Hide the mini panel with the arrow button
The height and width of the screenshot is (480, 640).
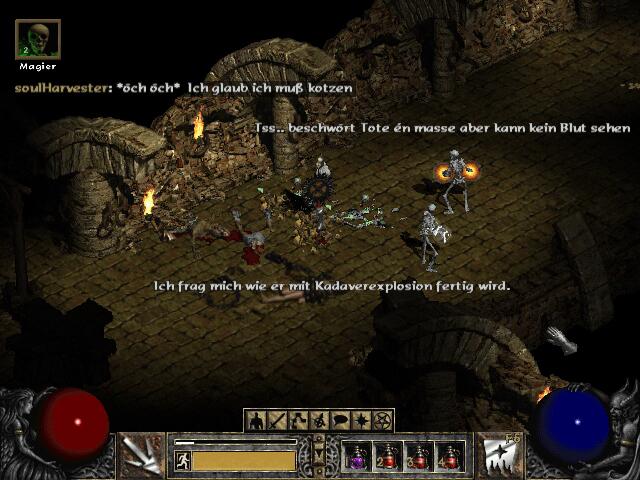tap(319, 456)
